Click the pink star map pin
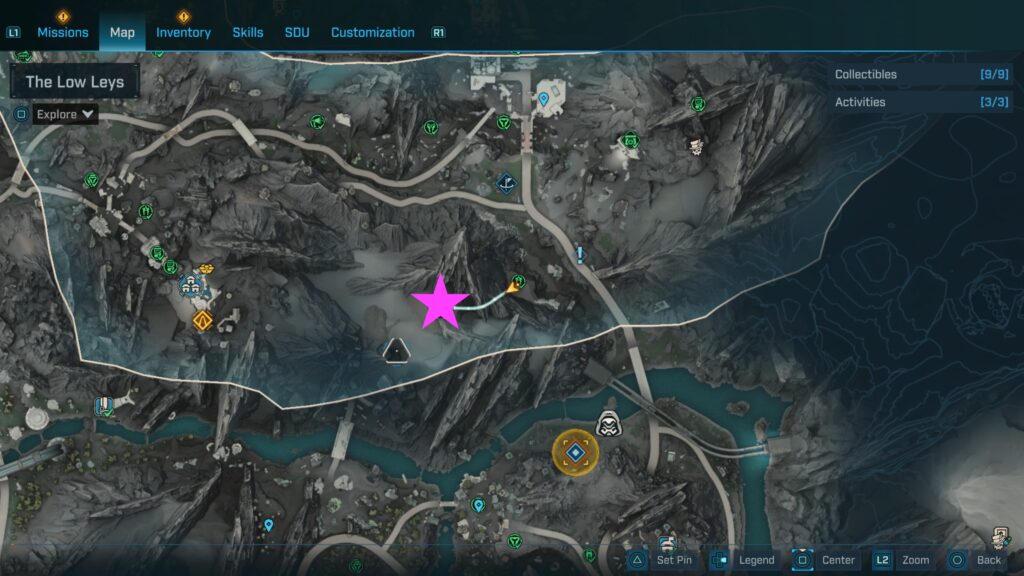Image resolution: width=1024 pixels, height=576 pixels. [438, 304]
